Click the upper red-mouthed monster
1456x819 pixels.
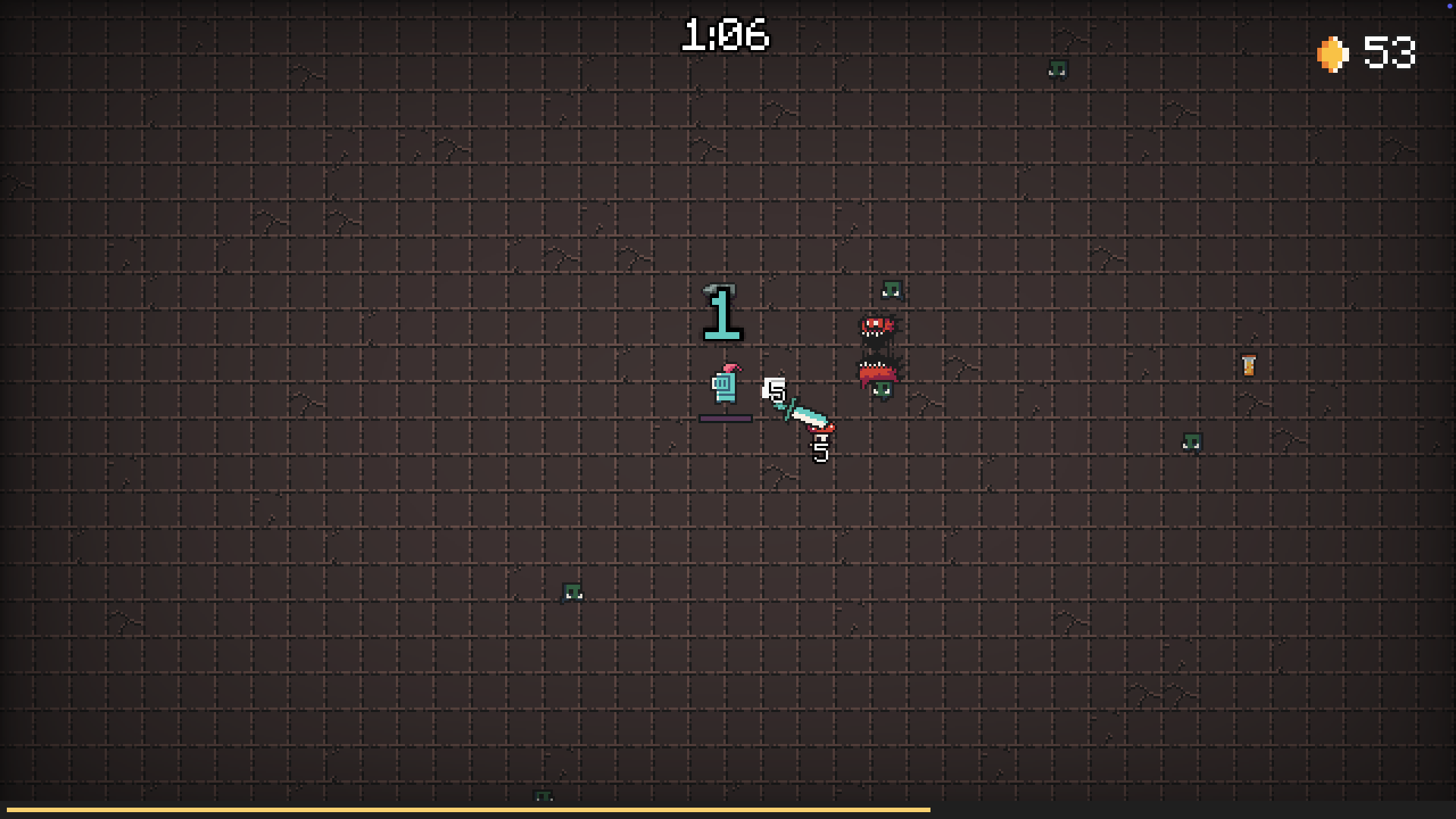(876, 328)
